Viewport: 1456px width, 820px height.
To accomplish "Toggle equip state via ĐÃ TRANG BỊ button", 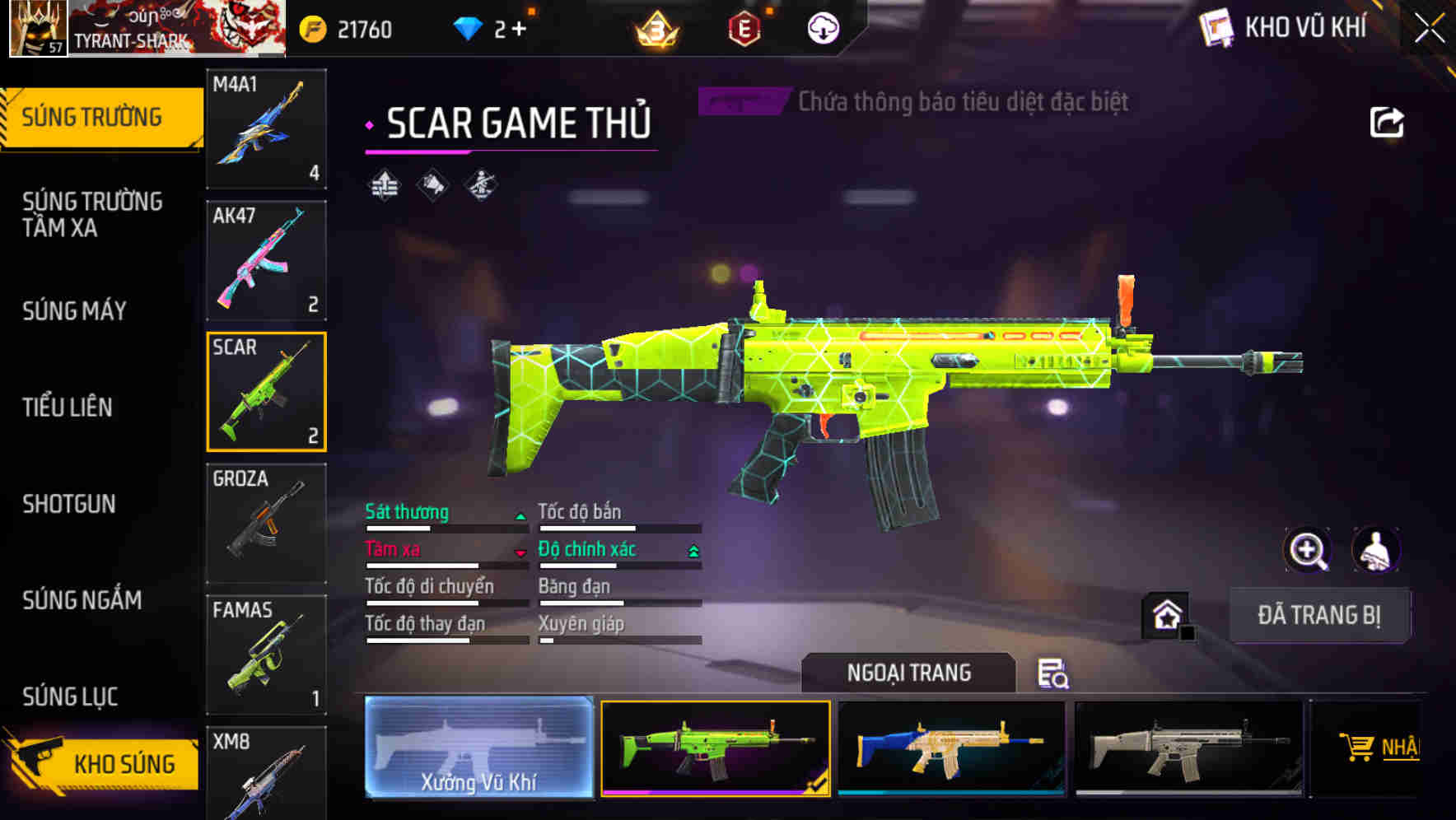I will pyautogui.click(x=1319, y=615).
